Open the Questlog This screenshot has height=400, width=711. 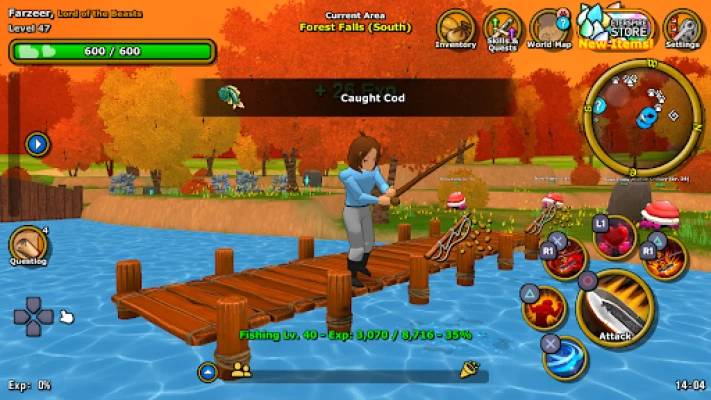29,246
